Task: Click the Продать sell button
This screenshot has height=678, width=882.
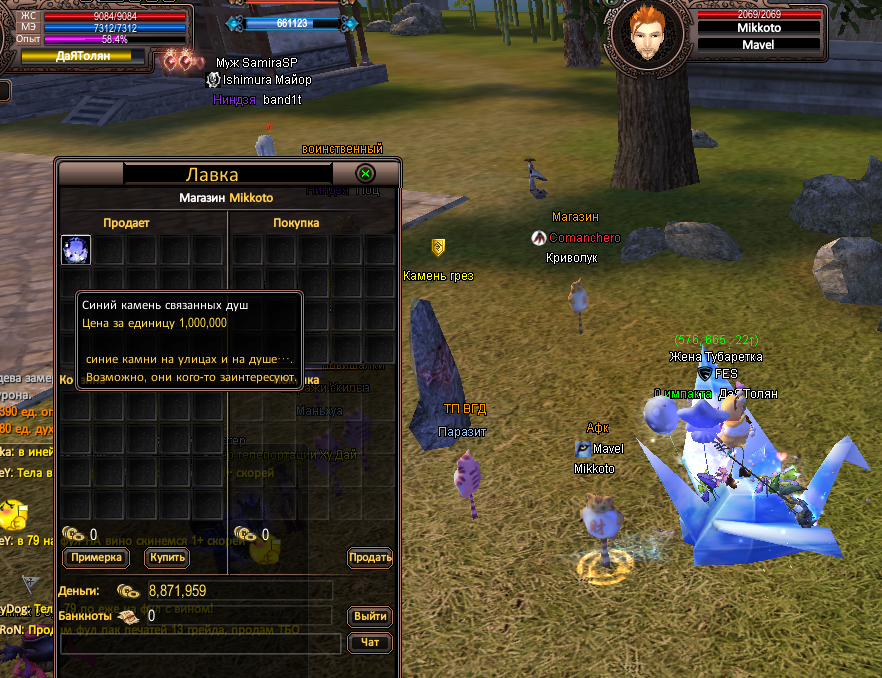Action: pyautogui.click(x=370, y=557)
